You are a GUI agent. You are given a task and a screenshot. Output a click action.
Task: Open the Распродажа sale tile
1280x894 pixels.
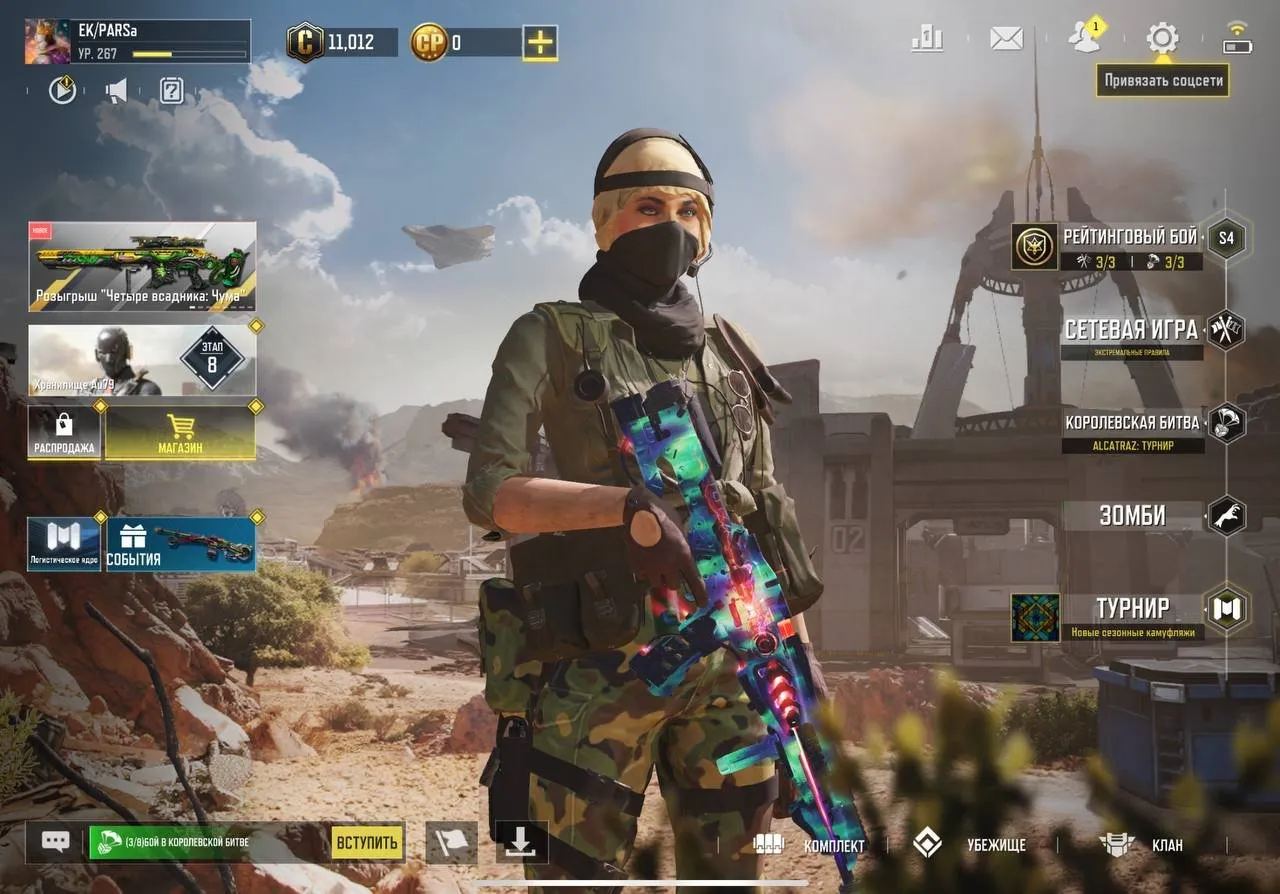[x=64, y=433]
